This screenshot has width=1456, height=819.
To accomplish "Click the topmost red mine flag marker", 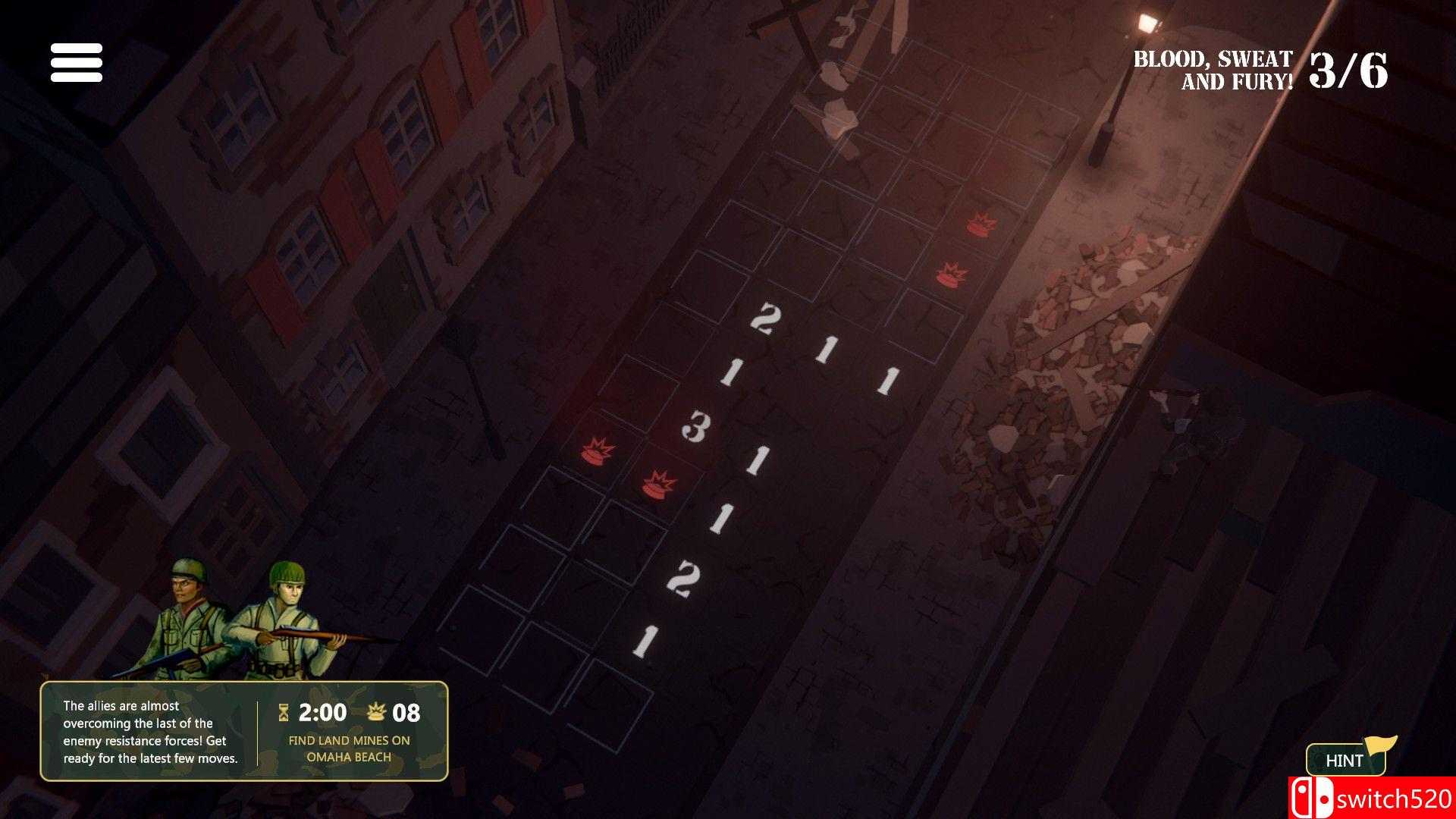I will [x=982, y=224].
